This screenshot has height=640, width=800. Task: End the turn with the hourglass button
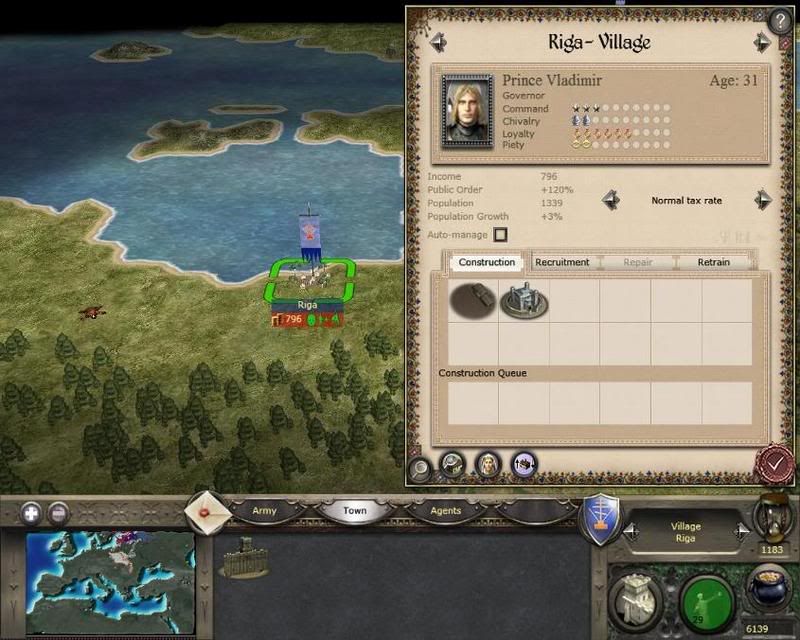pyautogui.click(x=772, y=513)
